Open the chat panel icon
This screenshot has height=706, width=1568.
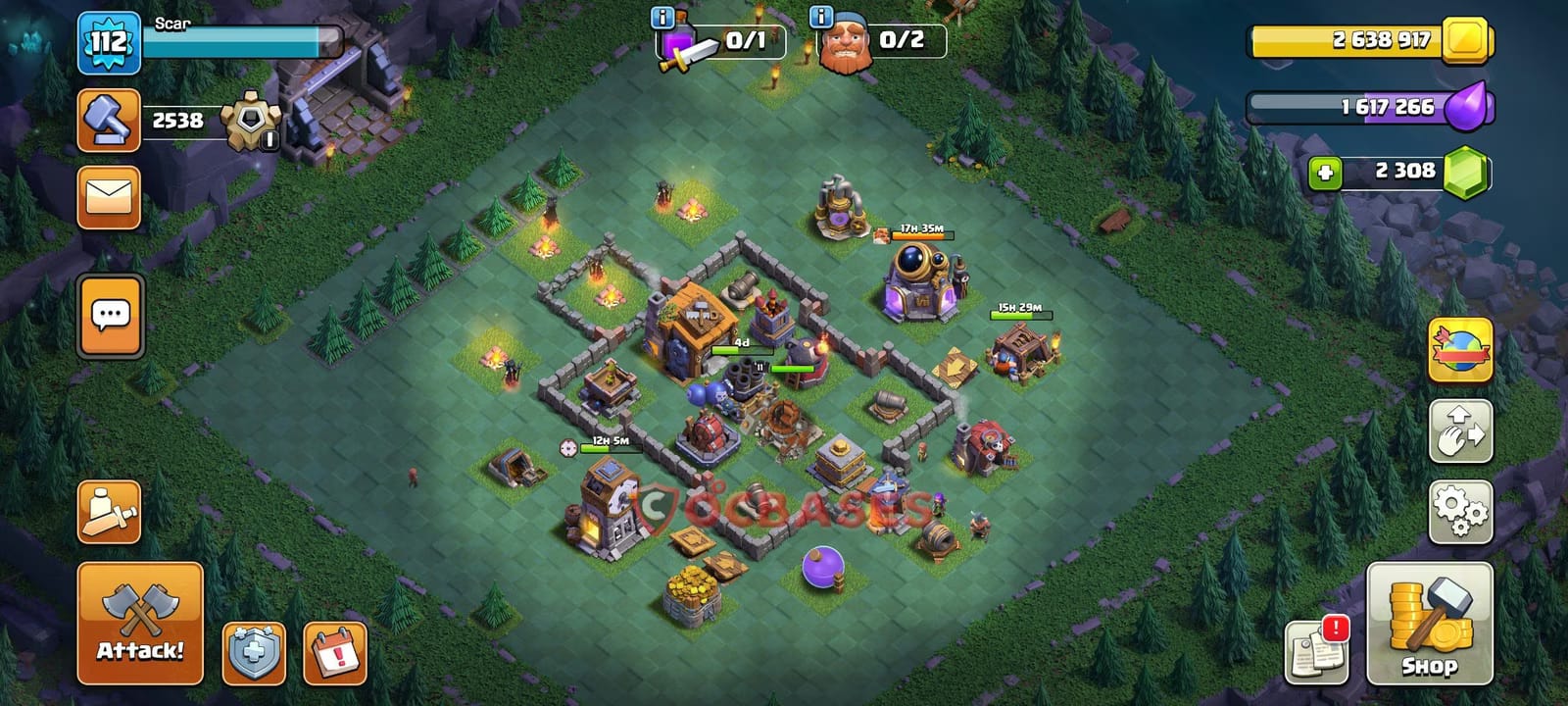click(108, 316)
